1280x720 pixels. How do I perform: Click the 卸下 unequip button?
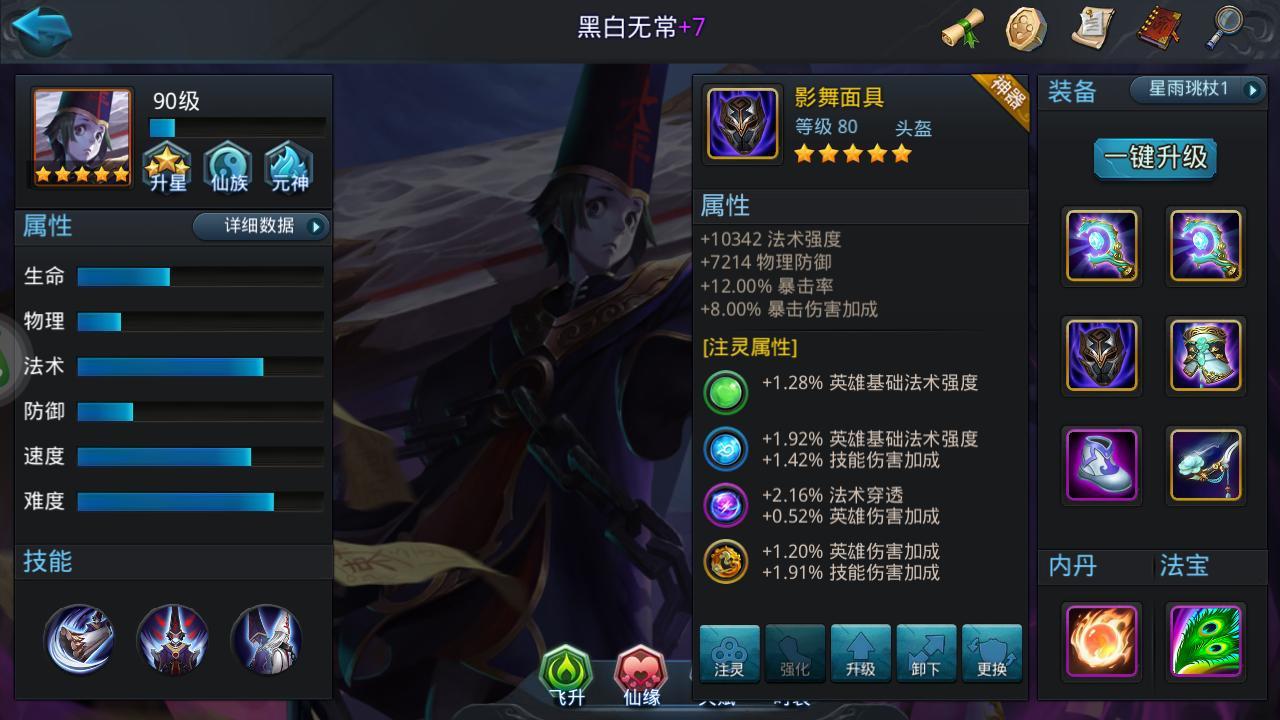(926, 655)
